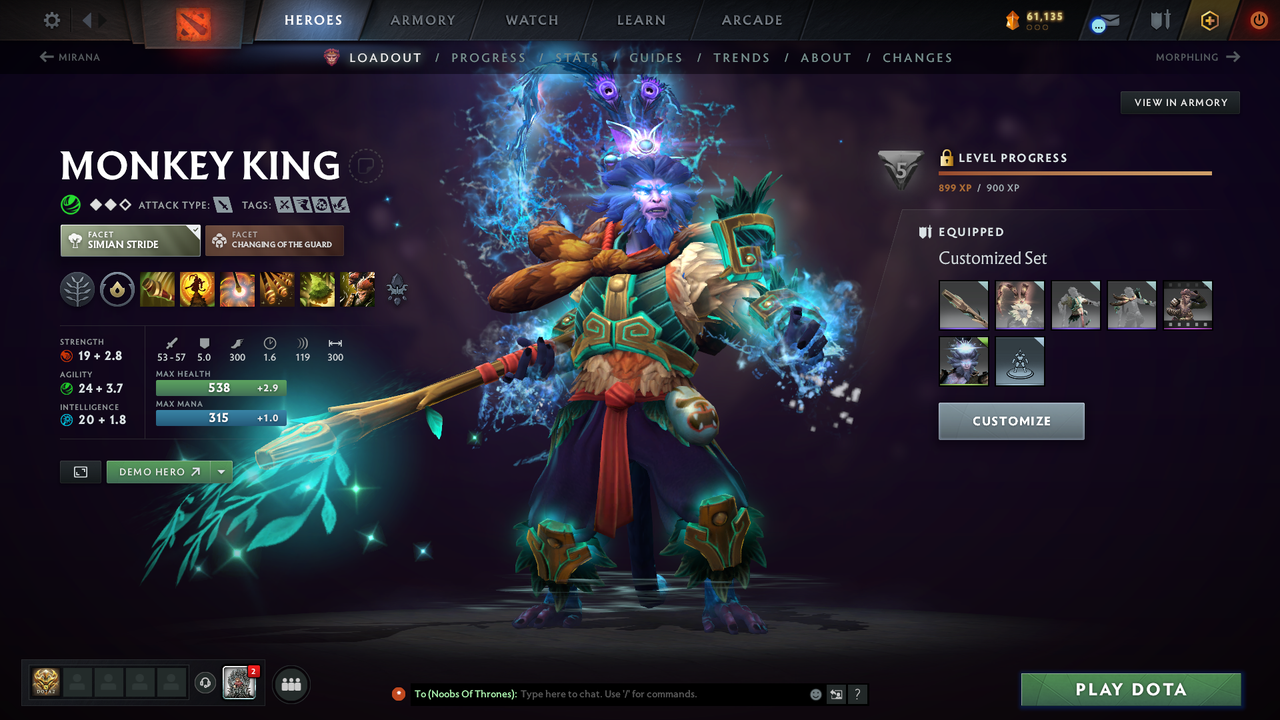
Task: Switch to the Changing of the Guard facet
Action: 274,240
